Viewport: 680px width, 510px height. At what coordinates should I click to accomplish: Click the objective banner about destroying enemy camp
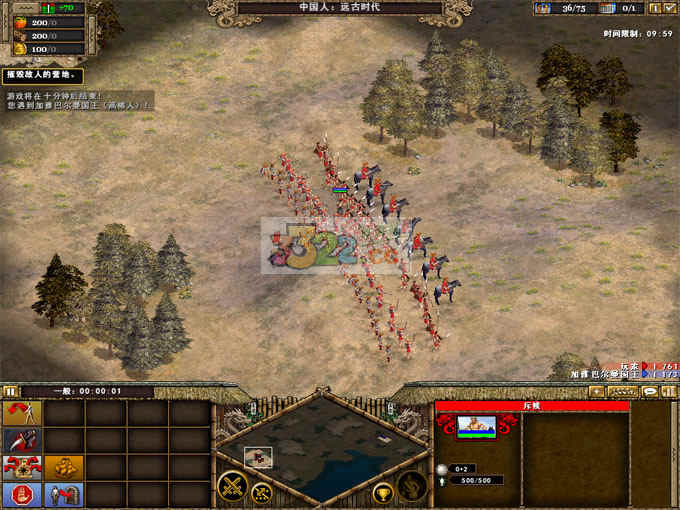(x=42, y=76)
